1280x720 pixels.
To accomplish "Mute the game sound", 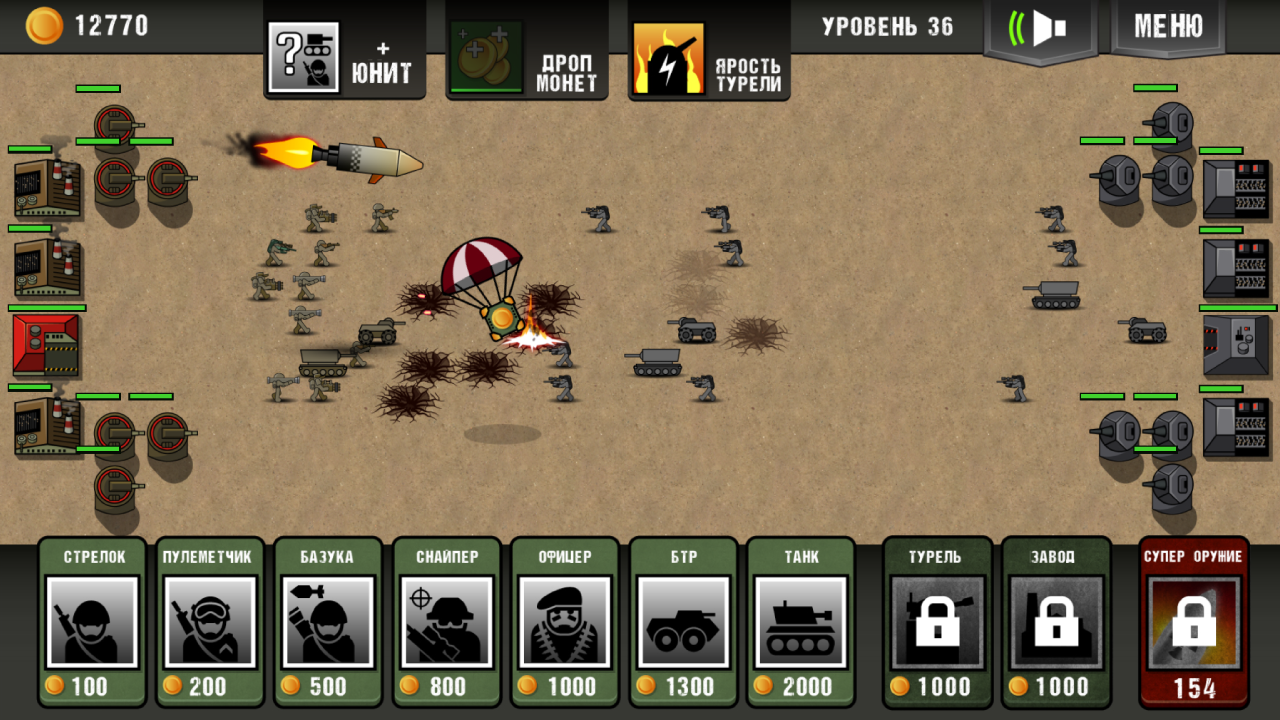I will pos(1040,27).
